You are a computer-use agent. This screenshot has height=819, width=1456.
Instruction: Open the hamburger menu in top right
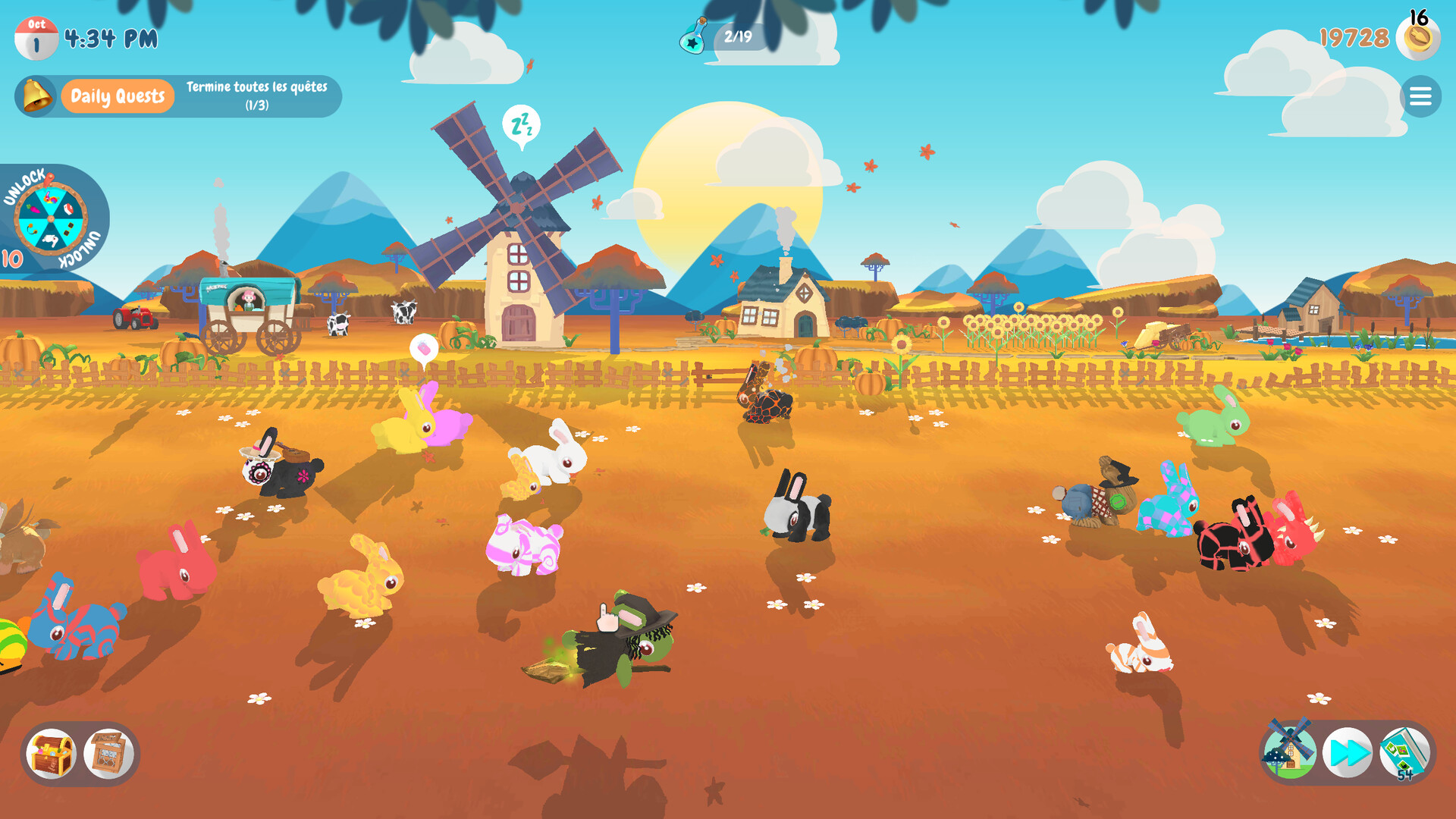click(x=1420, y=96)
